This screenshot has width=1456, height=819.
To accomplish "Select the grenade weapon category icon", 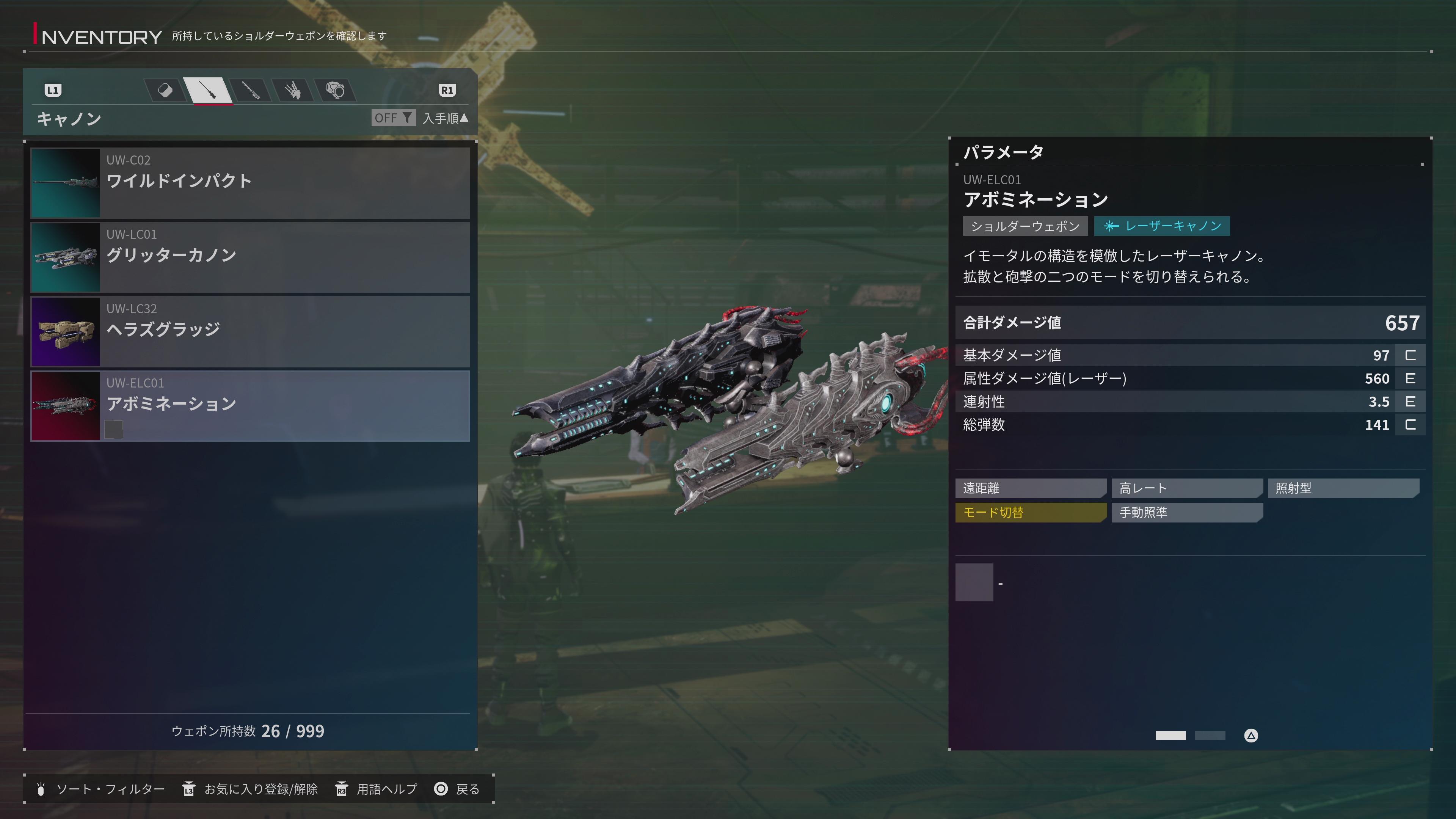I will 166,91.
